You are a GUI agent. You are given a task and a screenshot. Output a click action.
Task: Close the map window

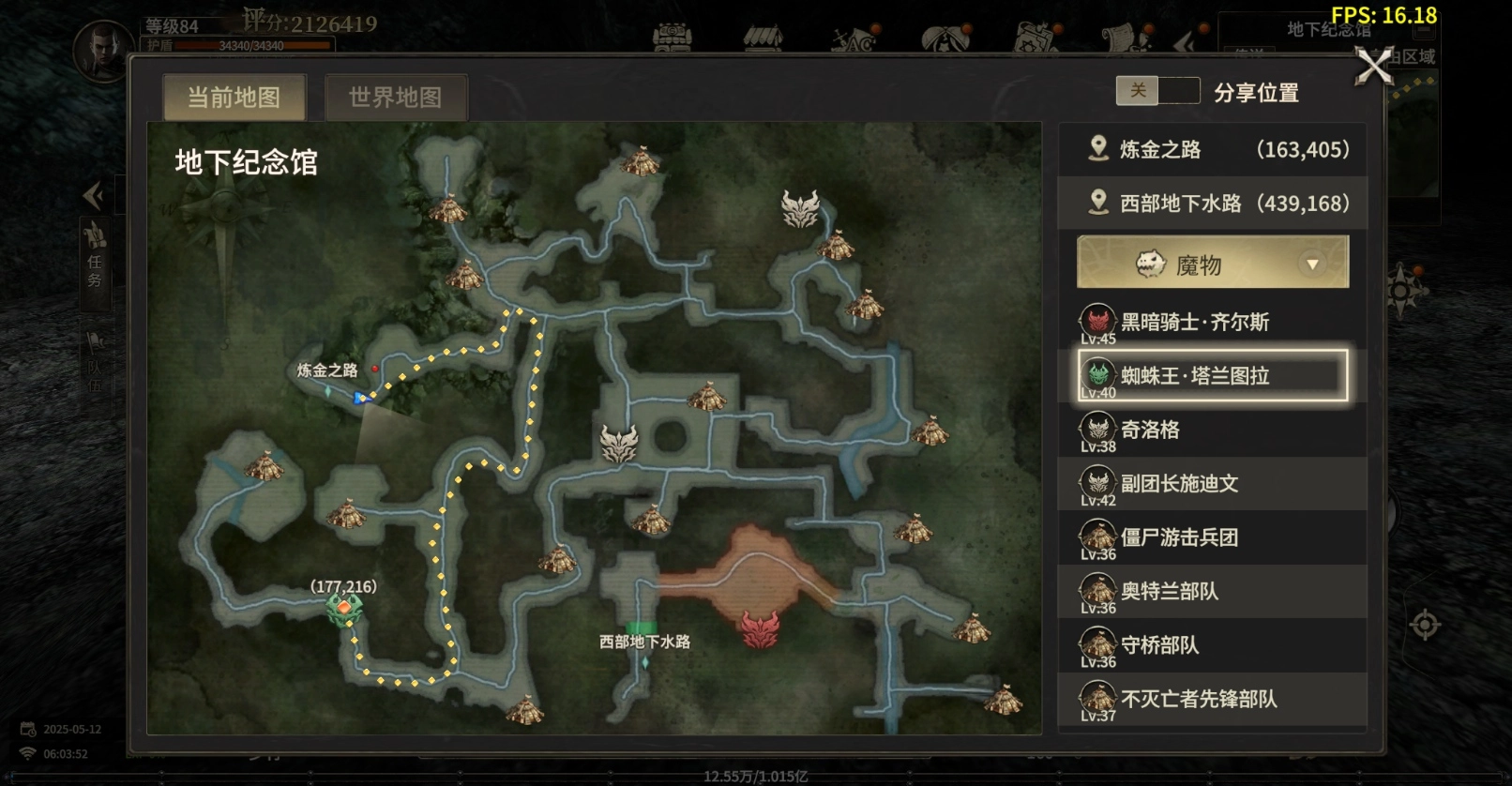1374,67
